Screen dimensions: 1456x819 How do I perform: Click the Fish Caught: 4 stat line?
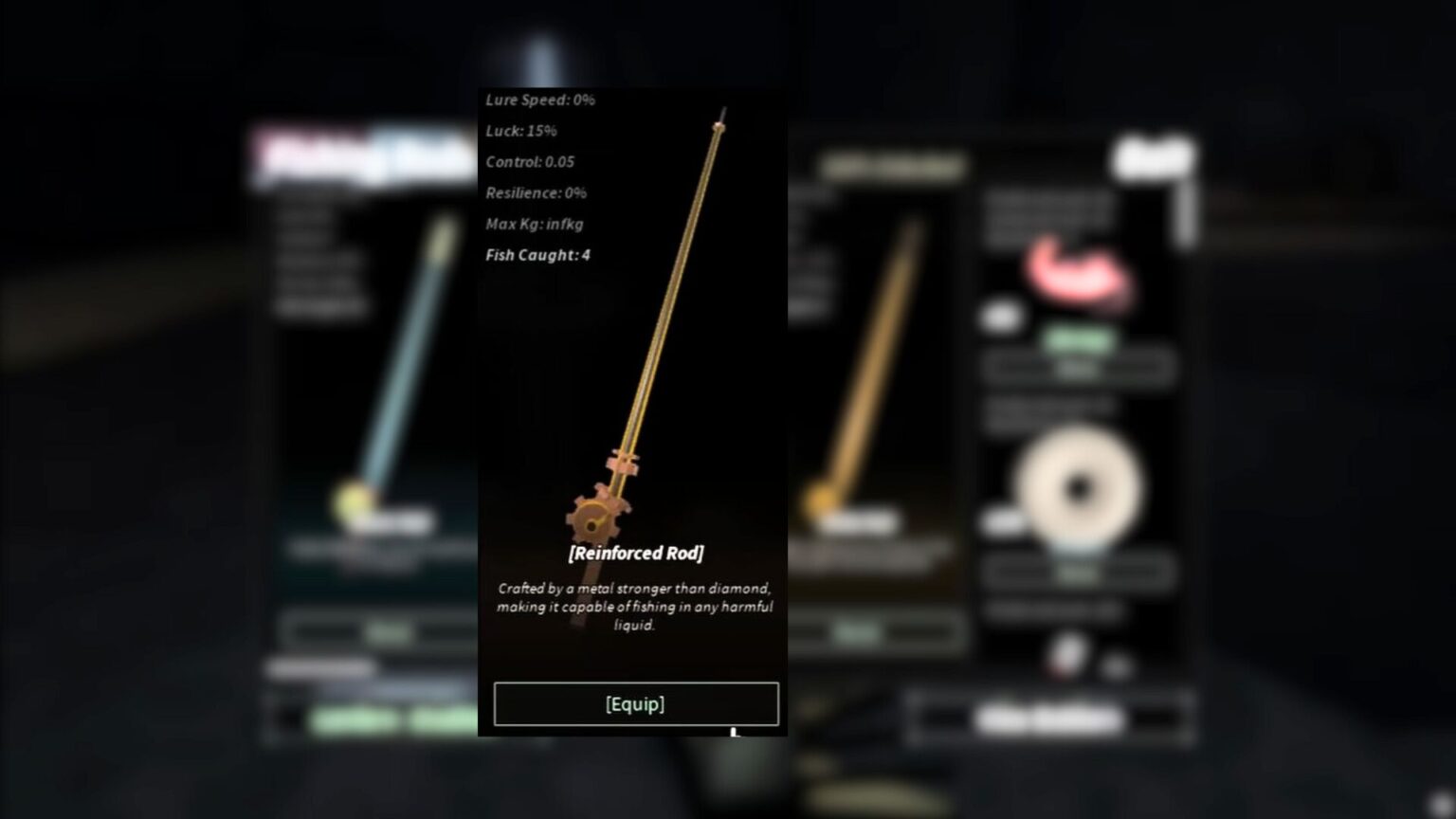(x=537, y=255)
